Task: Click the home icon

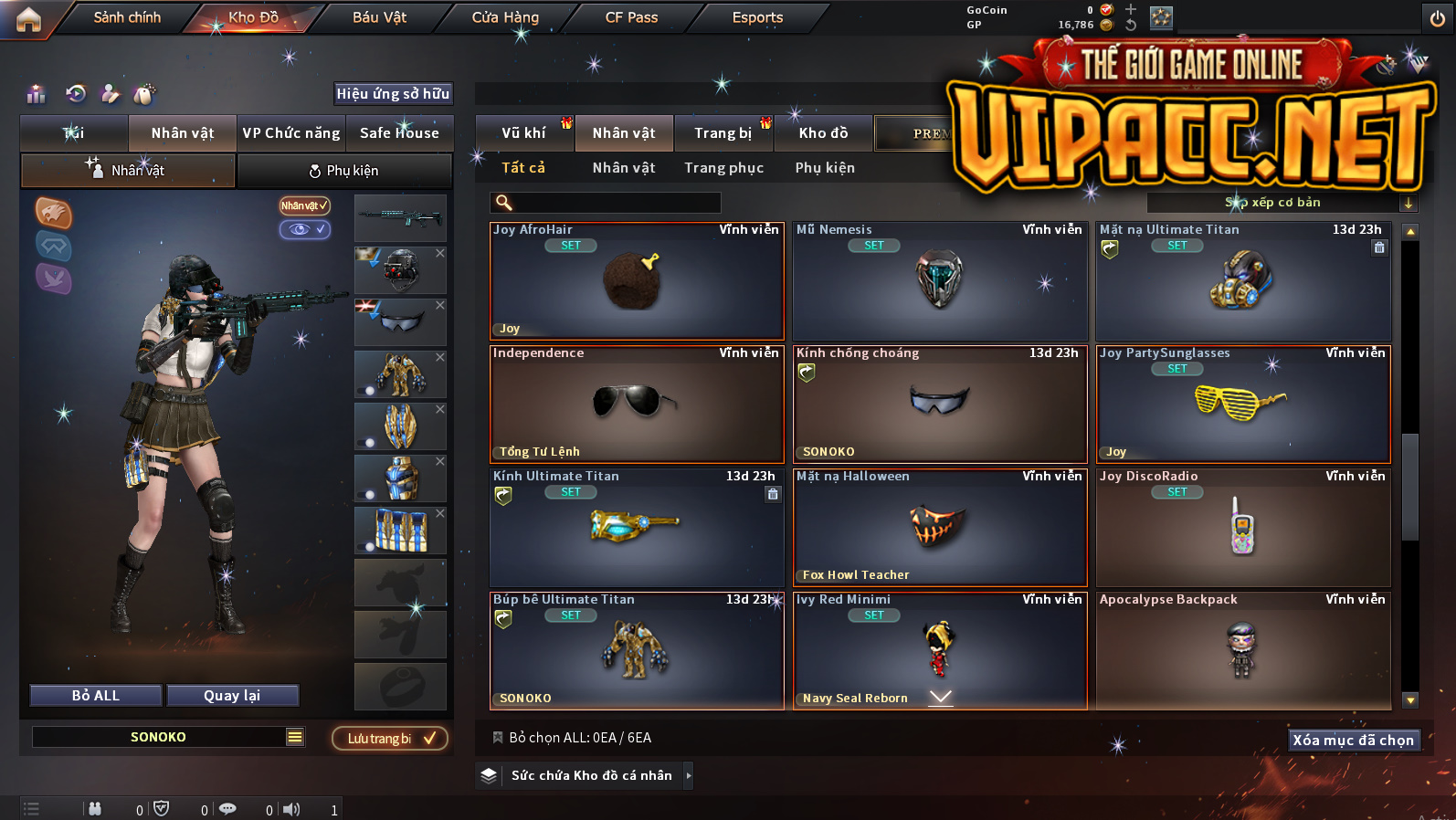Action: [28, 19]
